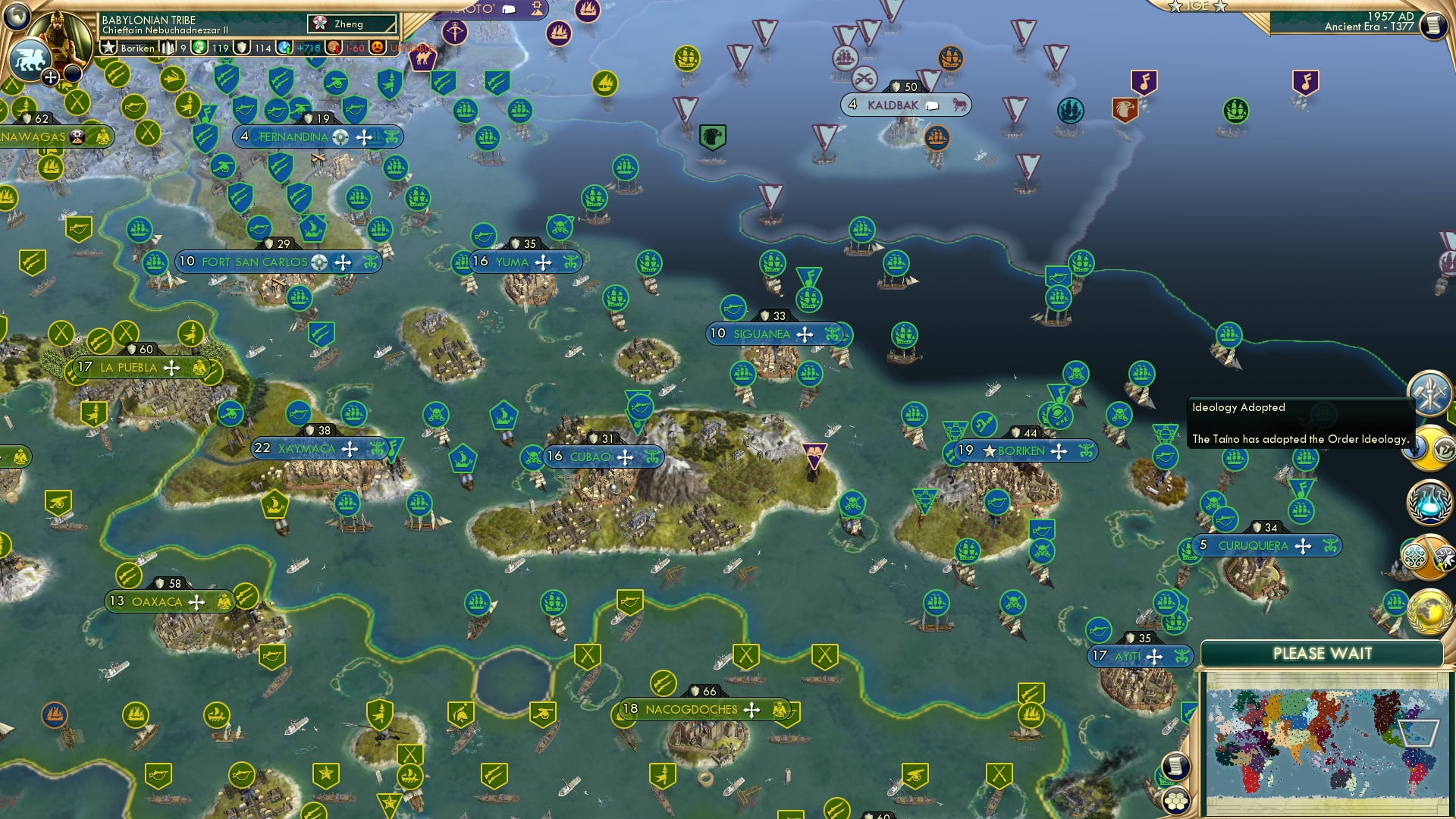Open the IGE in-game editor button

tap(1197, 6)
